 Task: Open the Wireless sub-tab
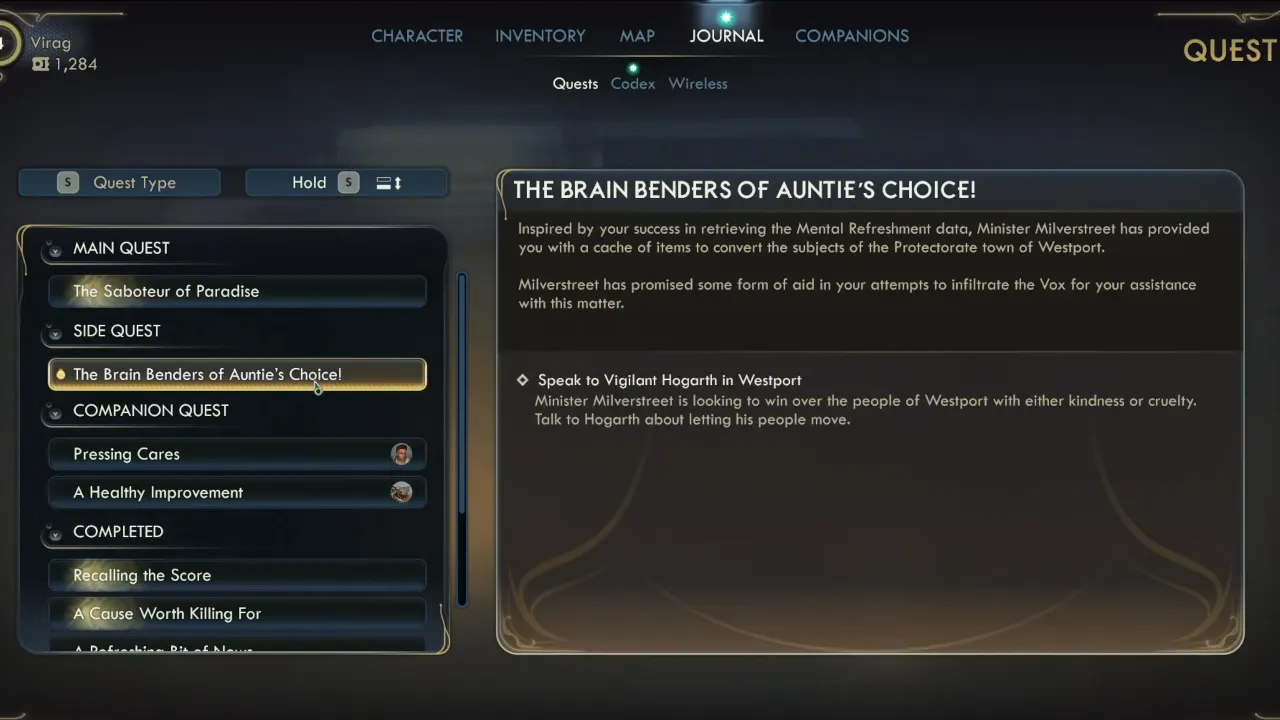(x=698, y=83)
